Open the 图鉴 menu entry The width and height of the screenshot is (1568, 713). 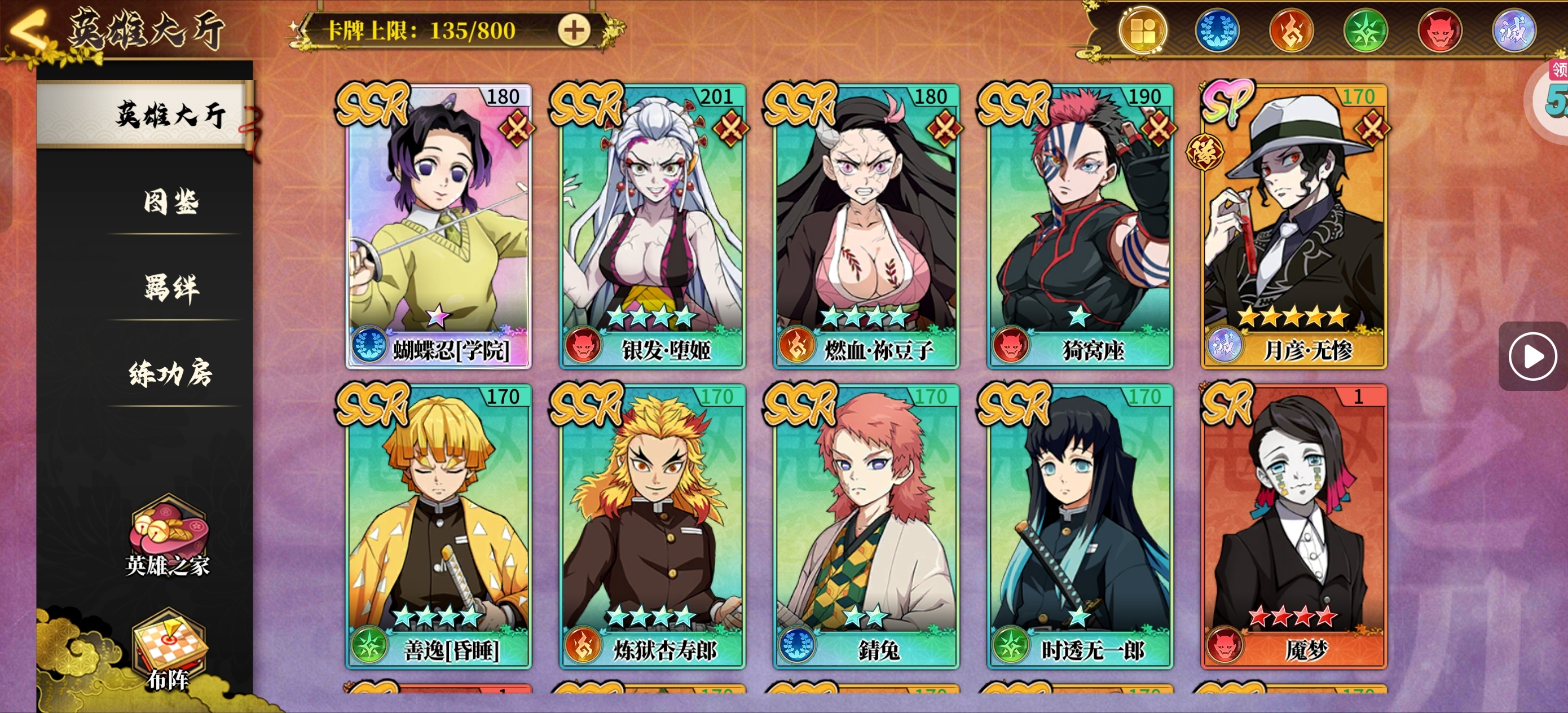[x=171, y=202]
